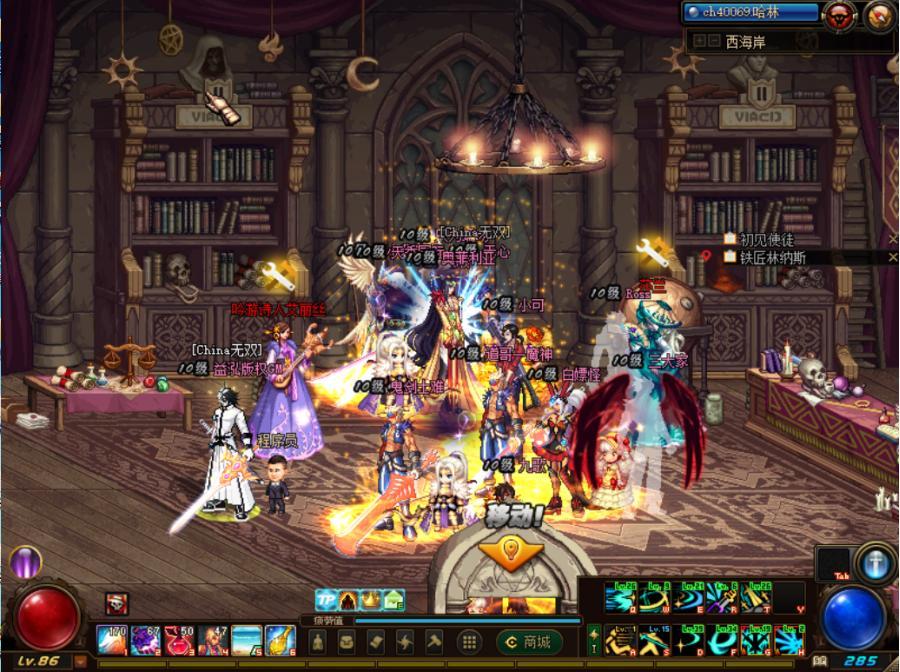This screenshot has height=672, width=900.
Task: Select the 初见使徒 quest tracker entry
Action: (x=765, y=239)
